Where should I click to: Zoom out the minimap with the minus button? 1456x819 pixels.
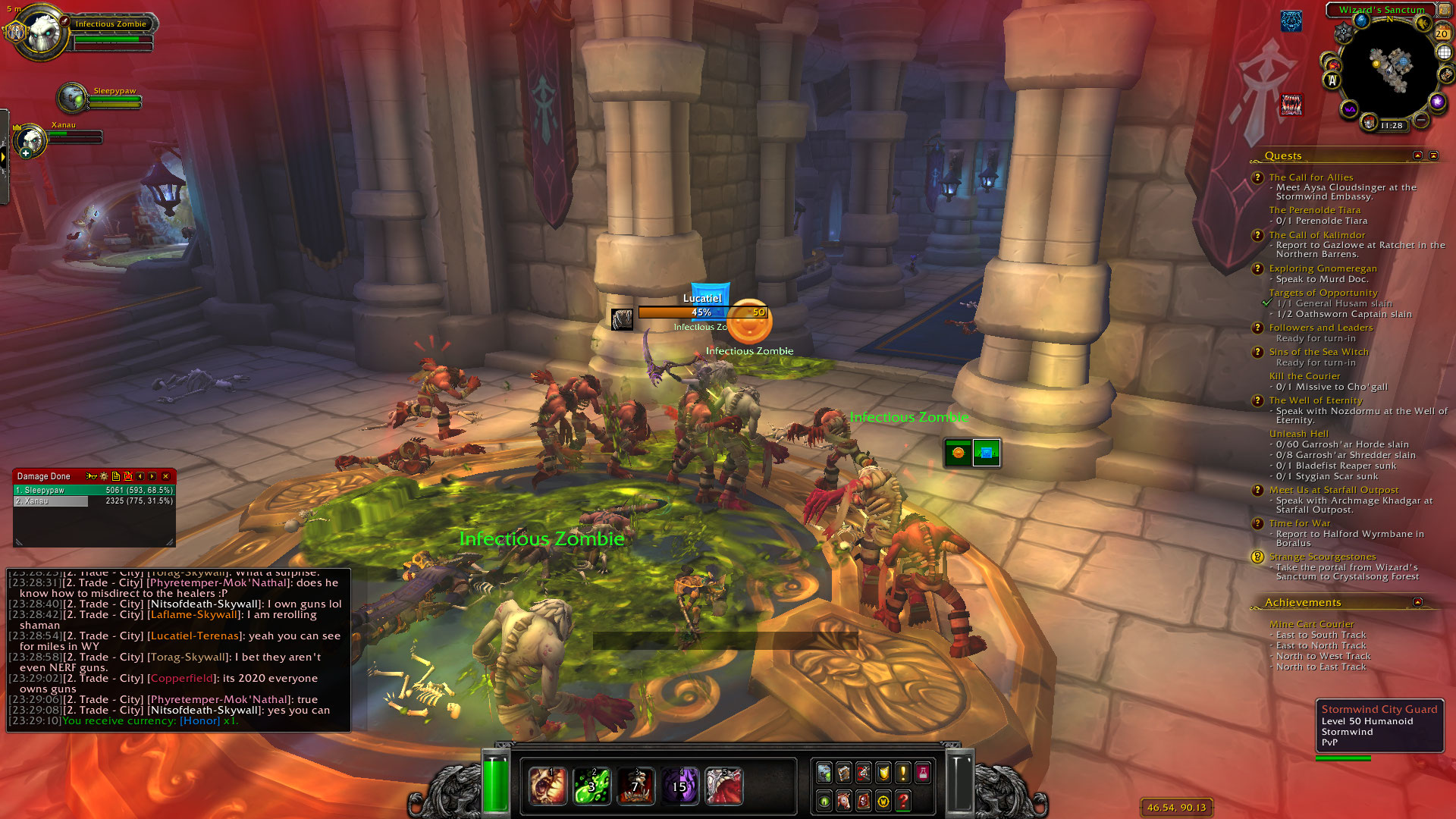pos(1421,120)
